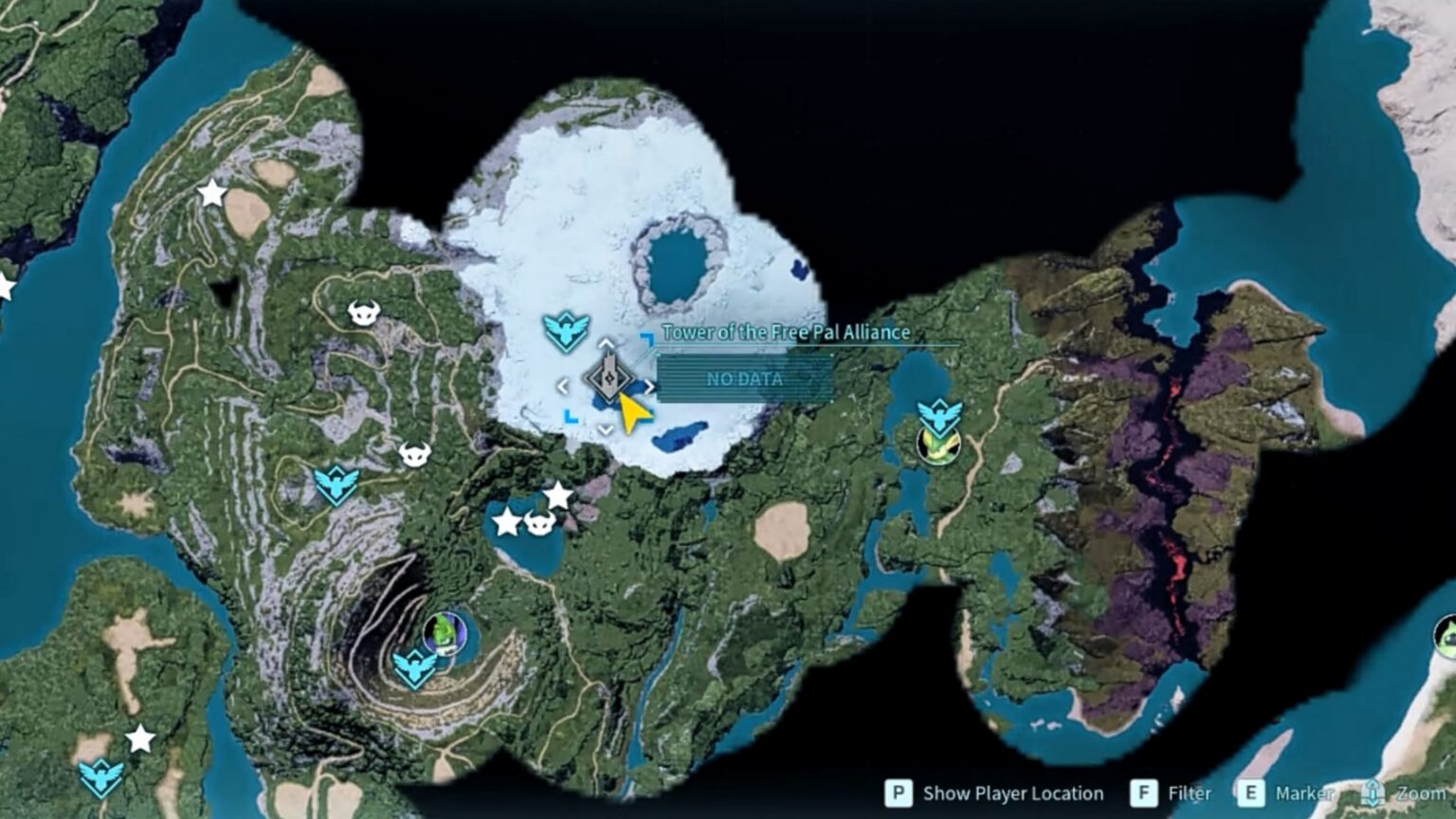Select the fast travel eagle above the yellow Pal portrait
Image resolution: width=1456 pixels, height=819 pixels.
[x=939, y=415]
